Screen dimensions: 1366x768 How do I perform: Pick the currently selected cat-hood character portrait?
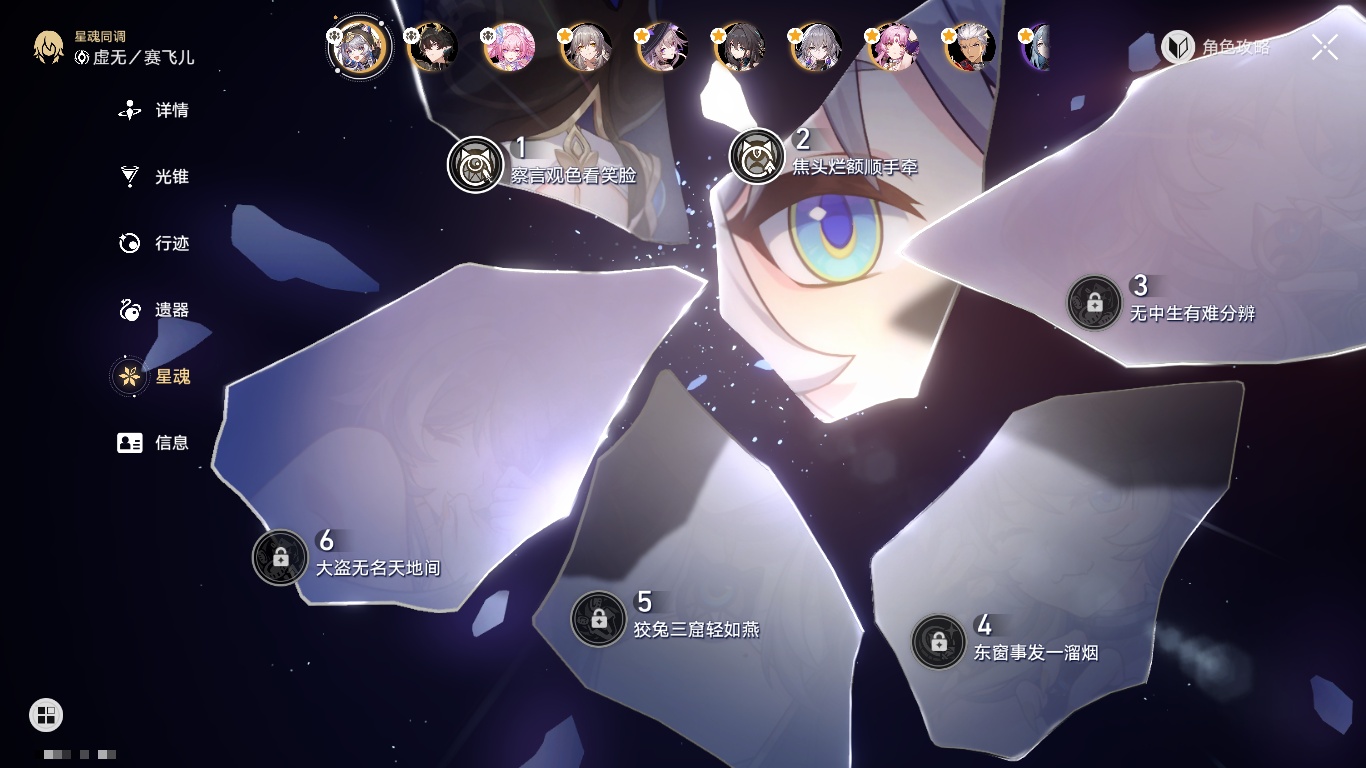point(360,47)
